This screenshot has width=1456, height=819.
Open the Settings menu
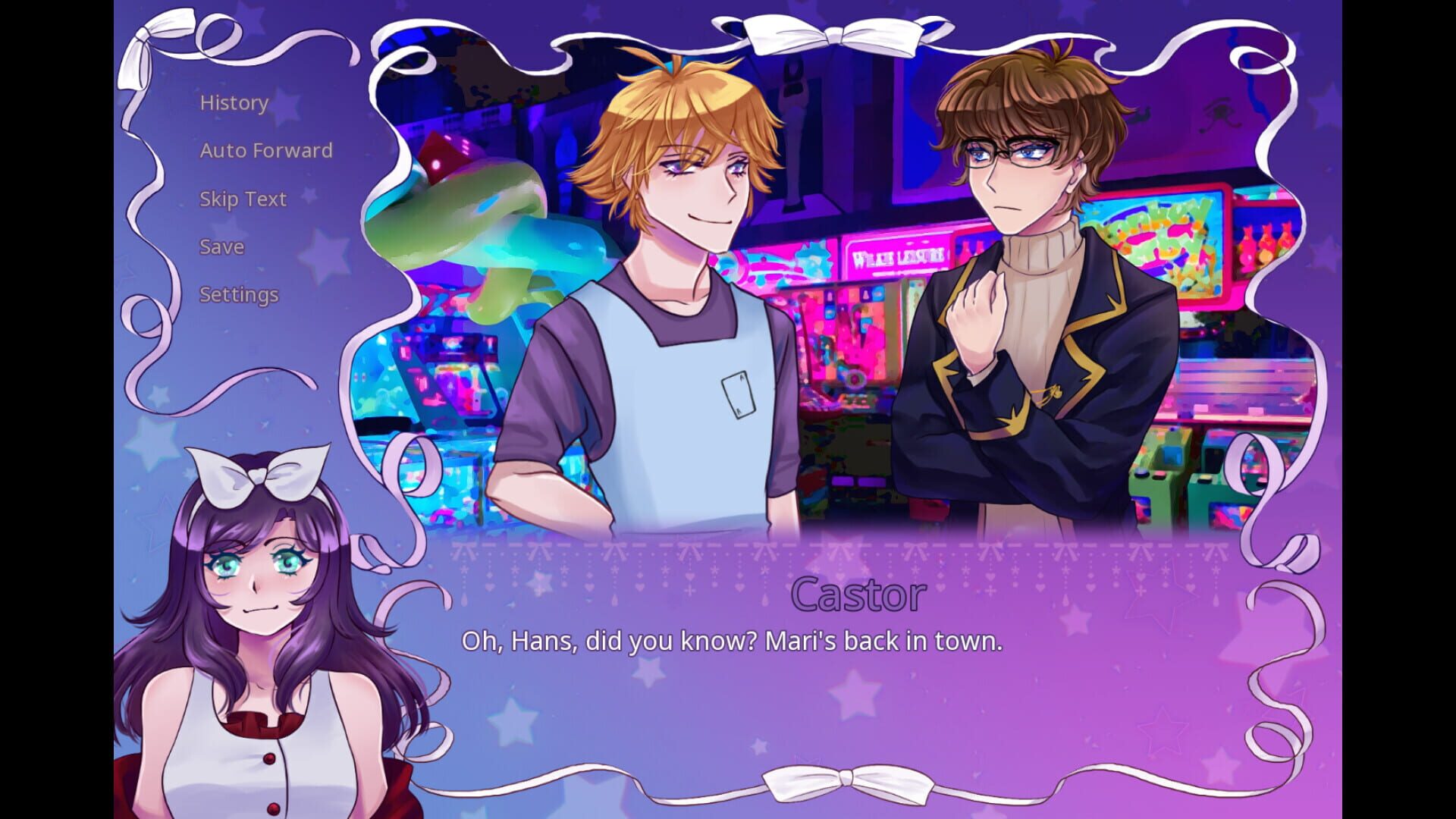[238, 294]
